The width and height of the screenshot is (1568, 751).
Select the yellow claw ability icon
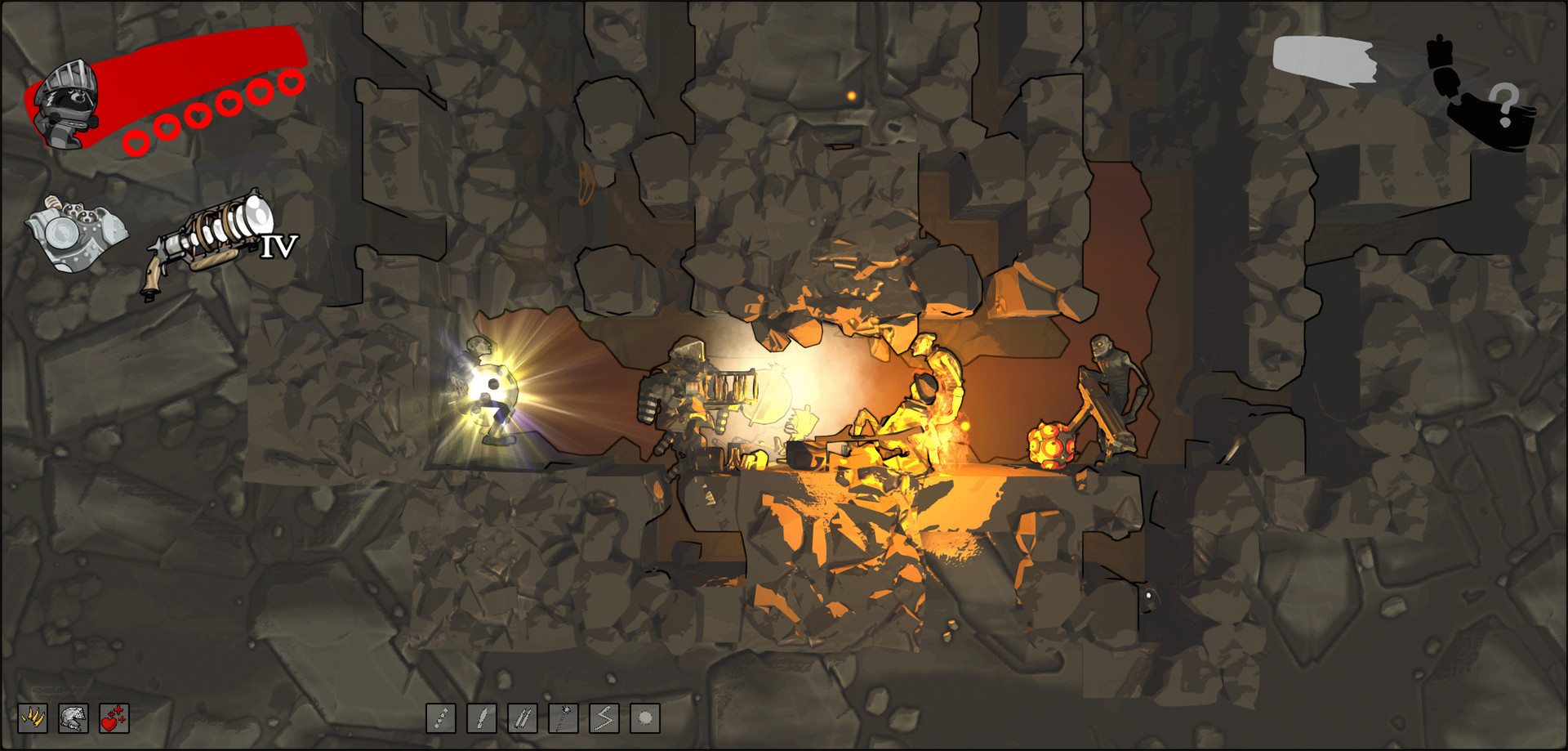click(33, 719)
